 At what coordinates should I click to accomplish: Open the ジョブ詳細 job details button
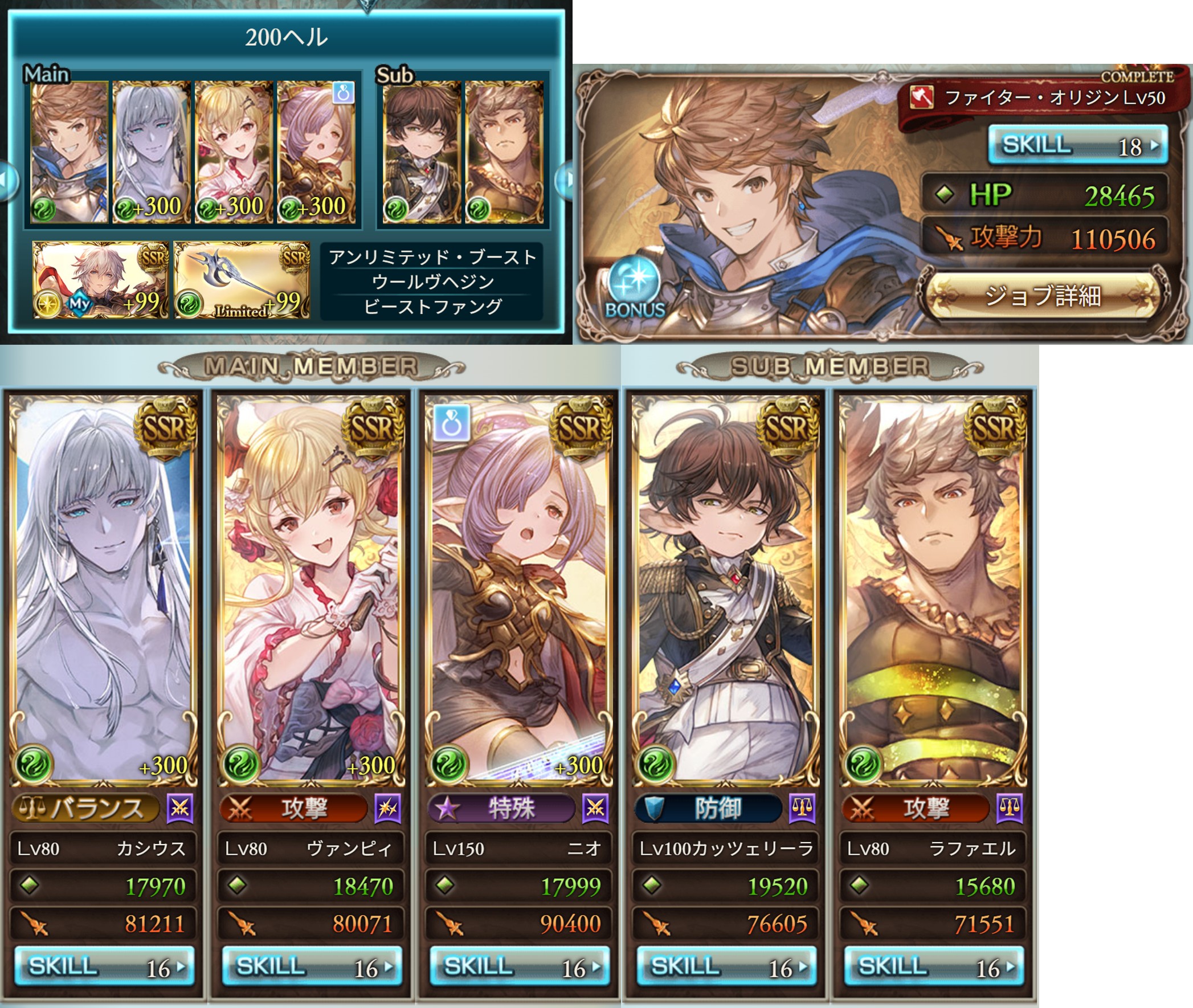1042,295
